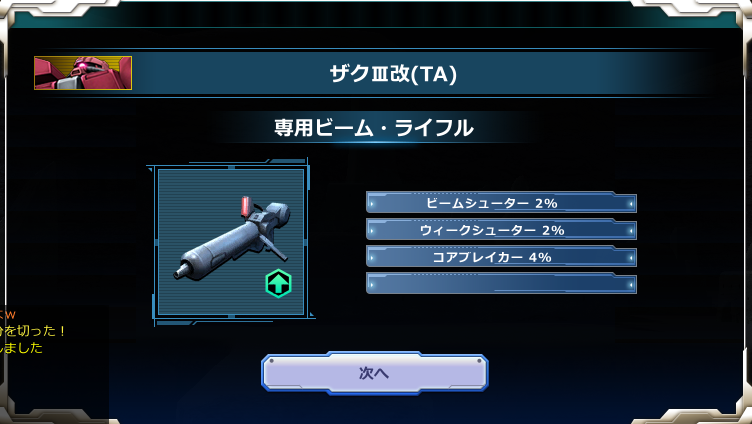Select the ウィークシューター 2% row
This screenshot has height=424, width=752.
click(x=501, y=230)
